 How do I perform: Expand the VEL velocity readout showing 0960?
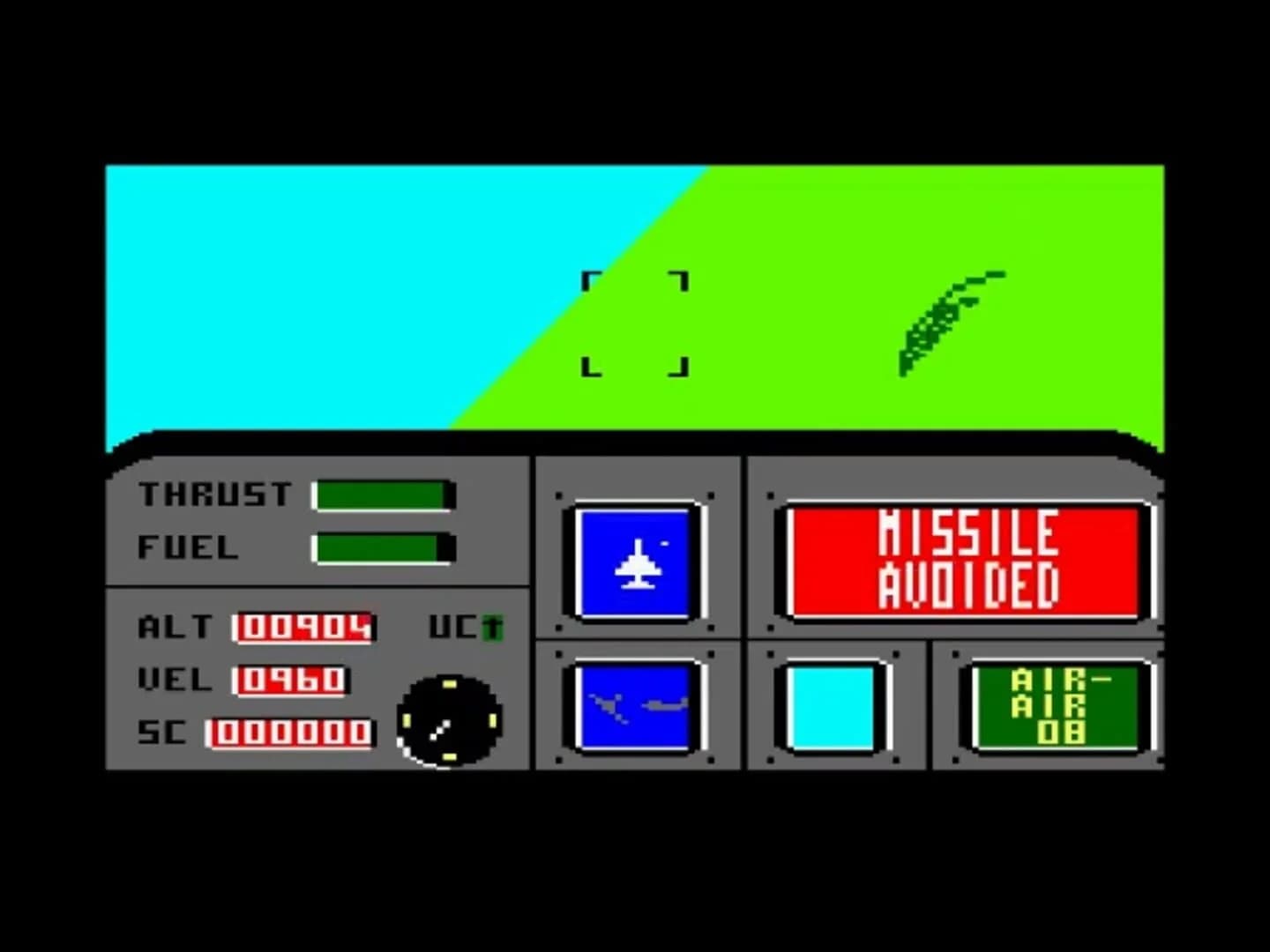click(x=291, y=681)
